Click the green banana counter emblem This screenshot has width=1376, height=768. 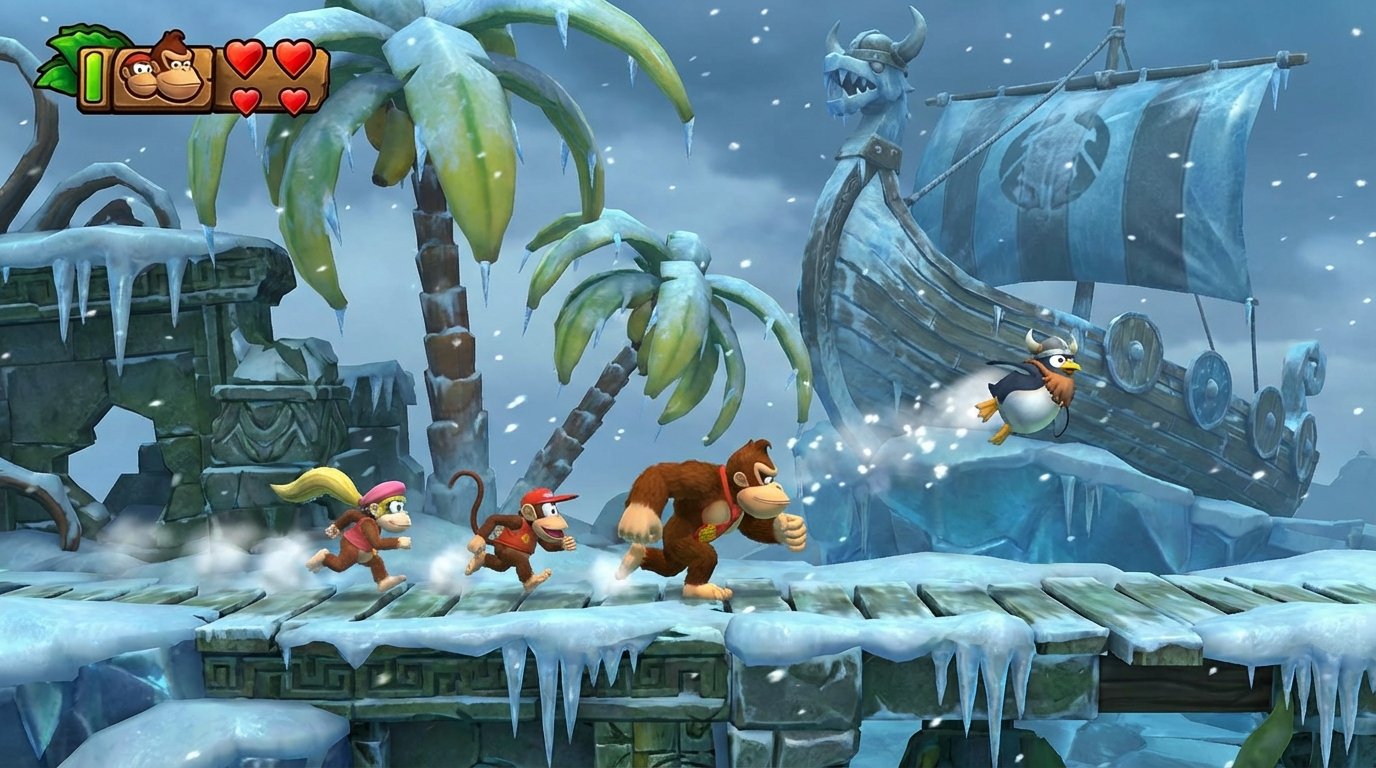tap(93, 77)
